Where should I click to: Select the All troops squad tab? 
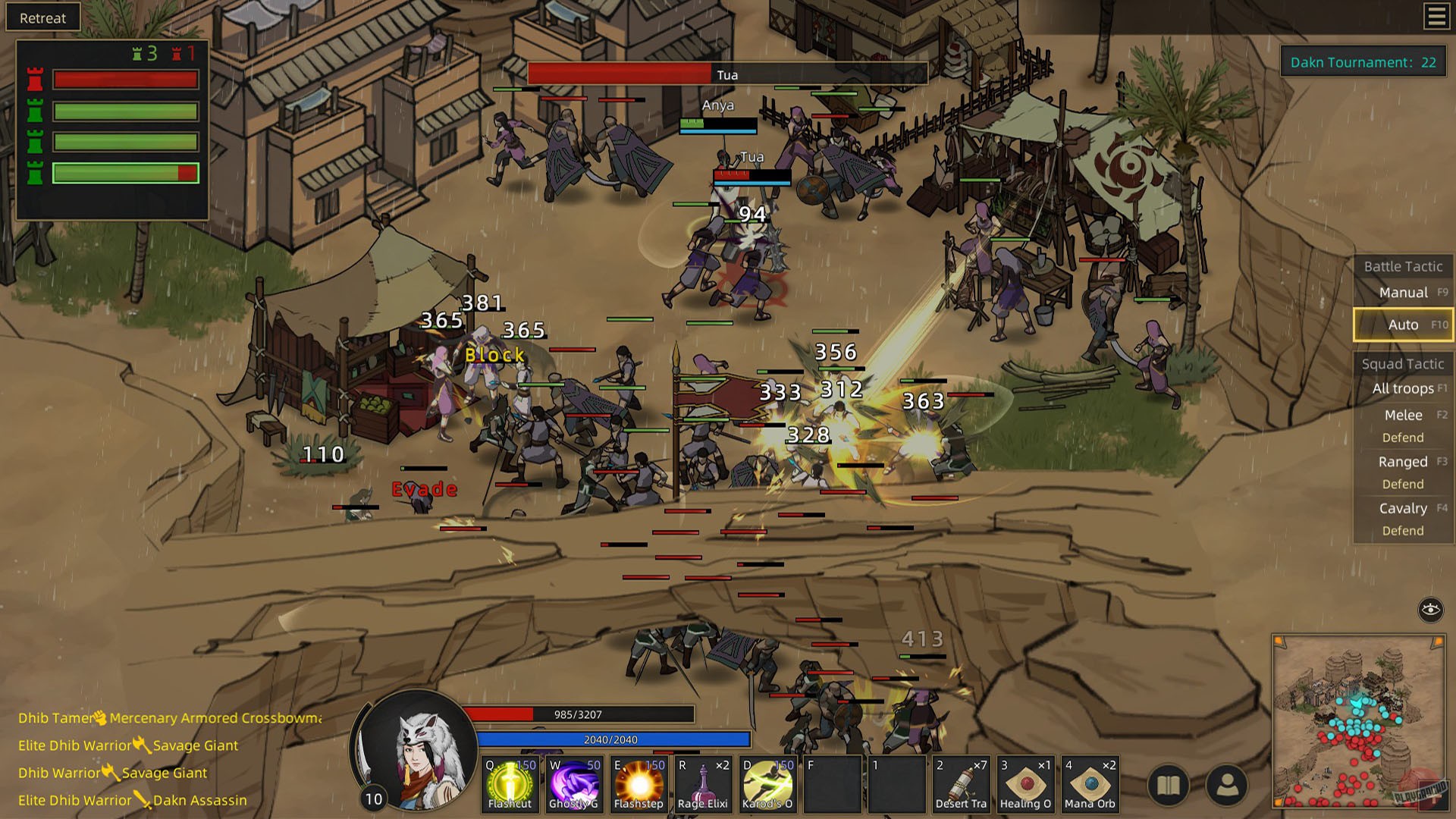tap(1405, 388)
